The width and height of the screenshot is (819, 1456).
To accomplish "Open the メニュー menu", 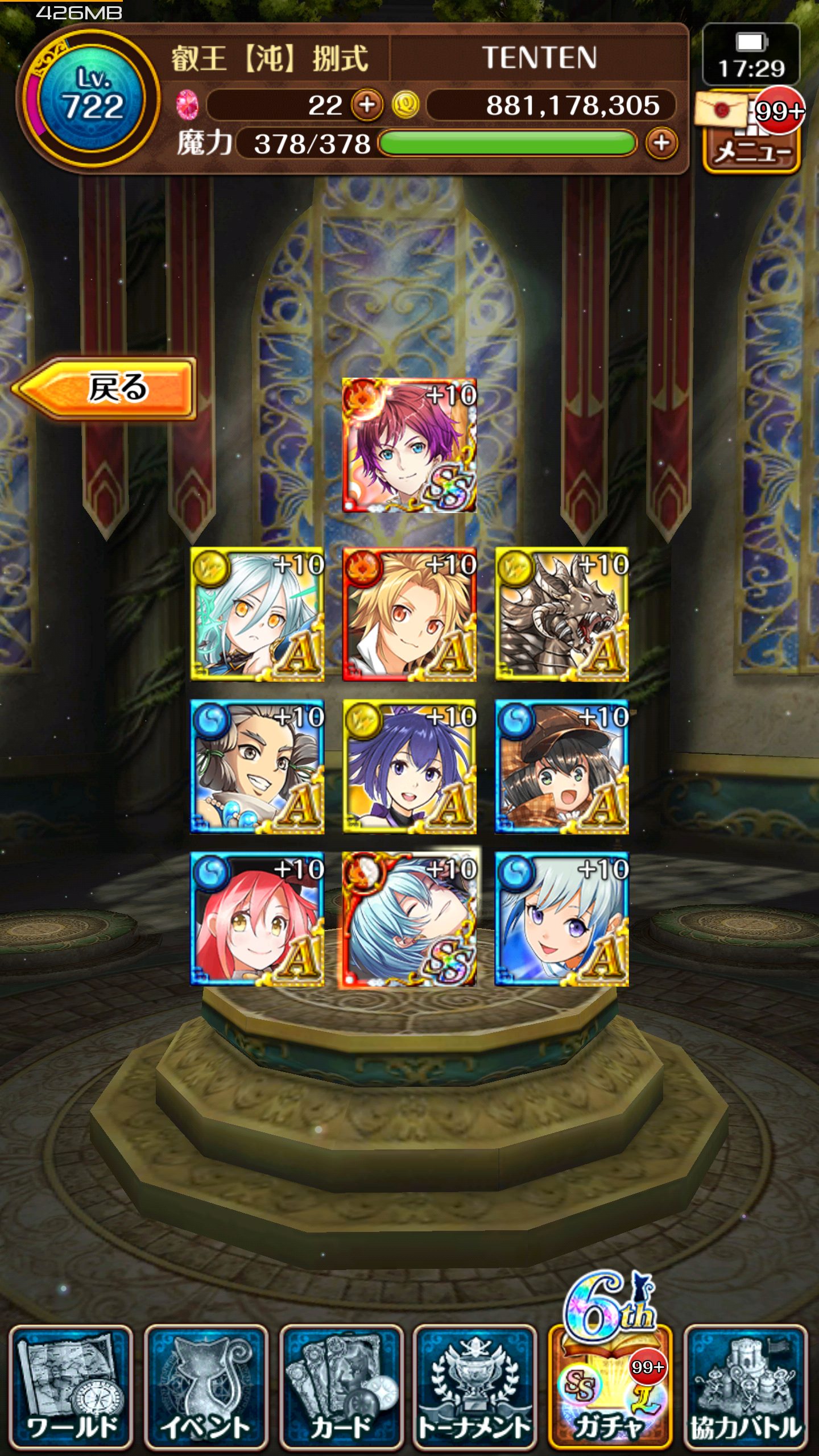I will pos(751,149).
